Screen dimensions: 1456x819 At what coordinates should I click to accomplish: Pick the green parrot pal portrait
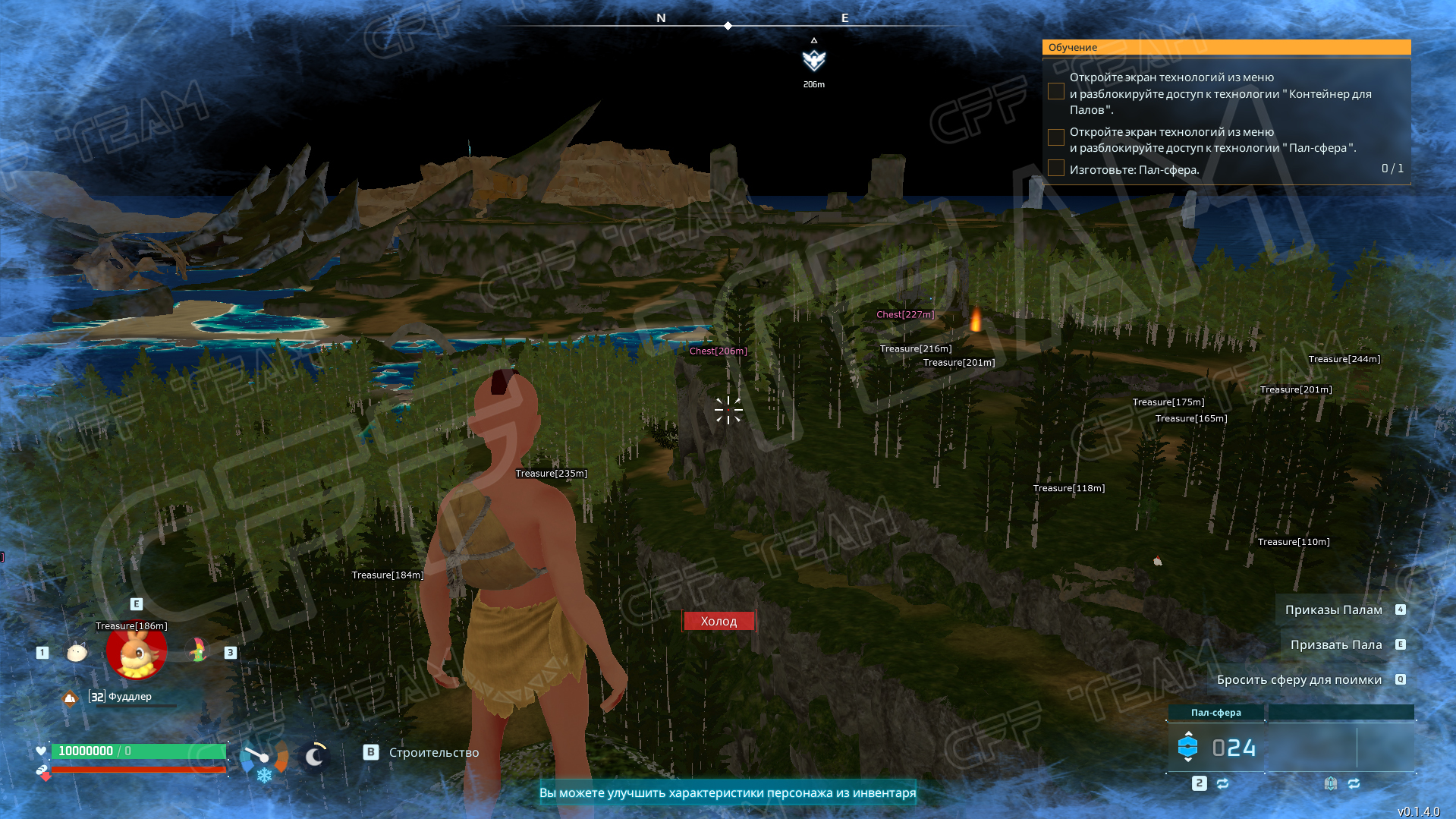pyautogui.click(x=198, y=650)
